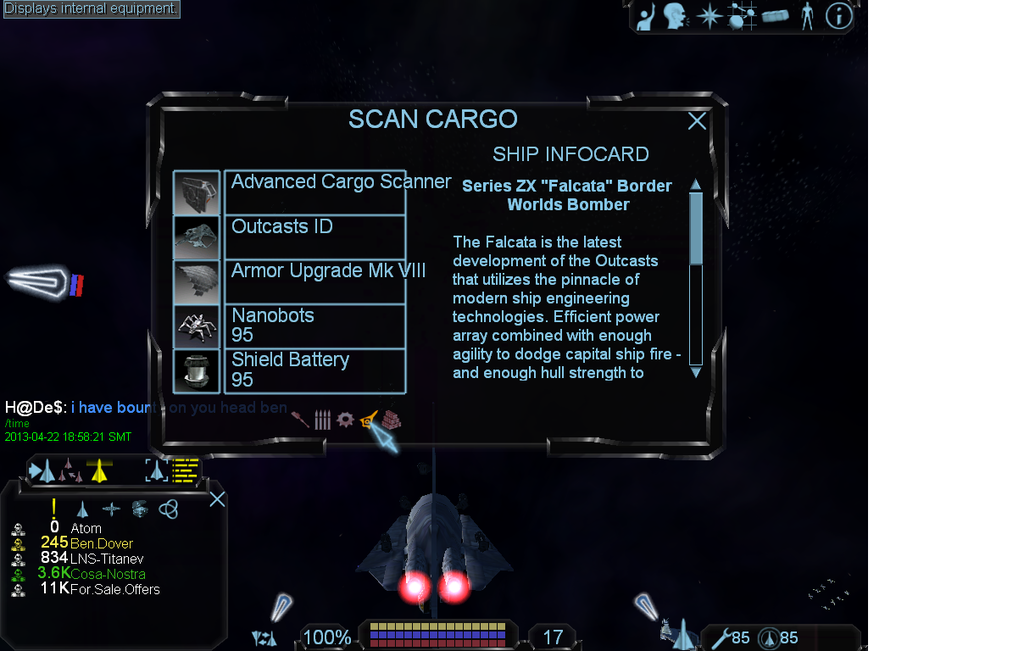The image size is (1024, 651).
Task: Close the contact list panel
Action: pyautogui.click(x=217, y=499)
